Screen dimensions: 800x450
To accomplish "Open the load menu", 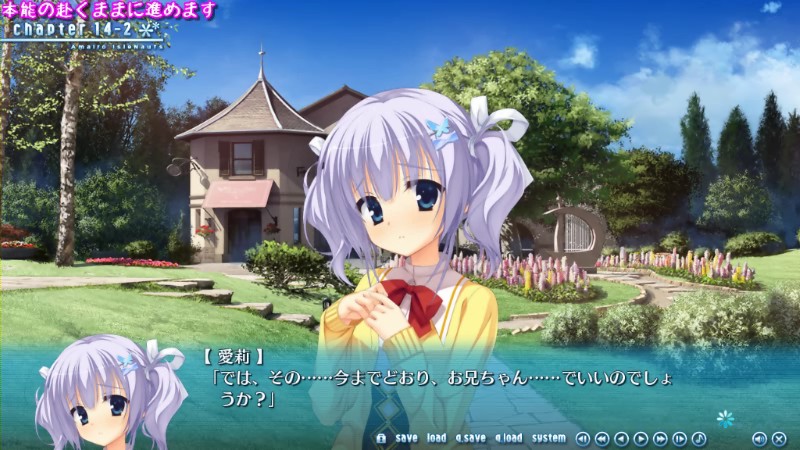I will click(436, 438).
